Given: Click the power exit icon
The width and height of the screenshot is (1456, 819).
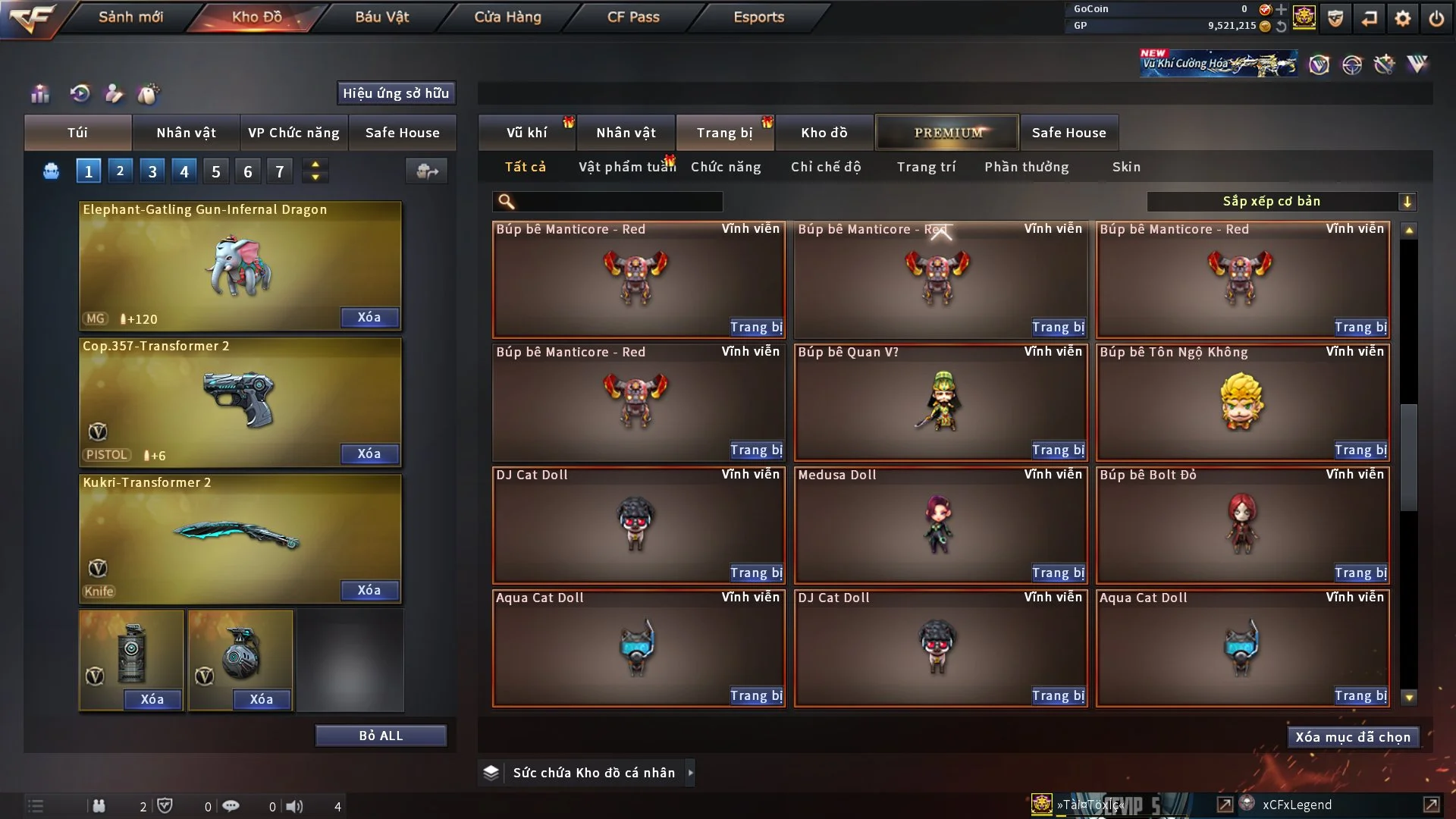Looking at the screenshot, I should (1436, 18).
